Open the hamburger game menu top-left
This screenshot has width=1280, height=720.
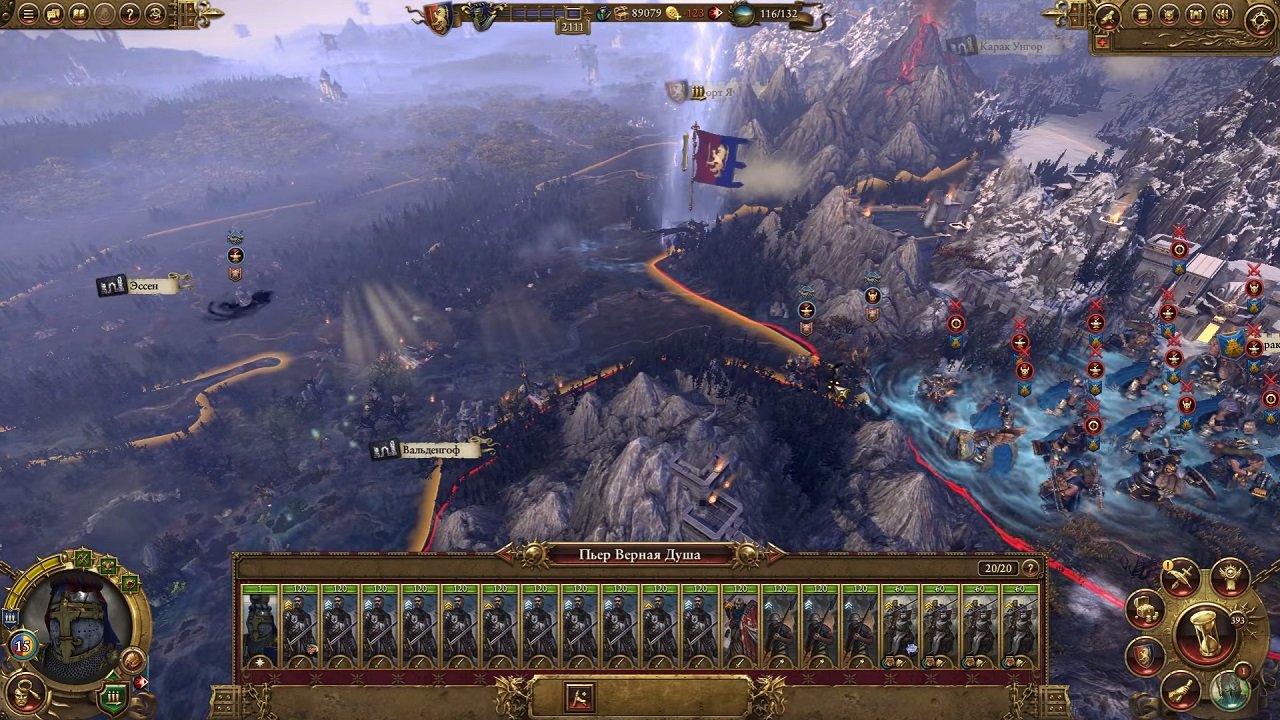tap(28, 14)
